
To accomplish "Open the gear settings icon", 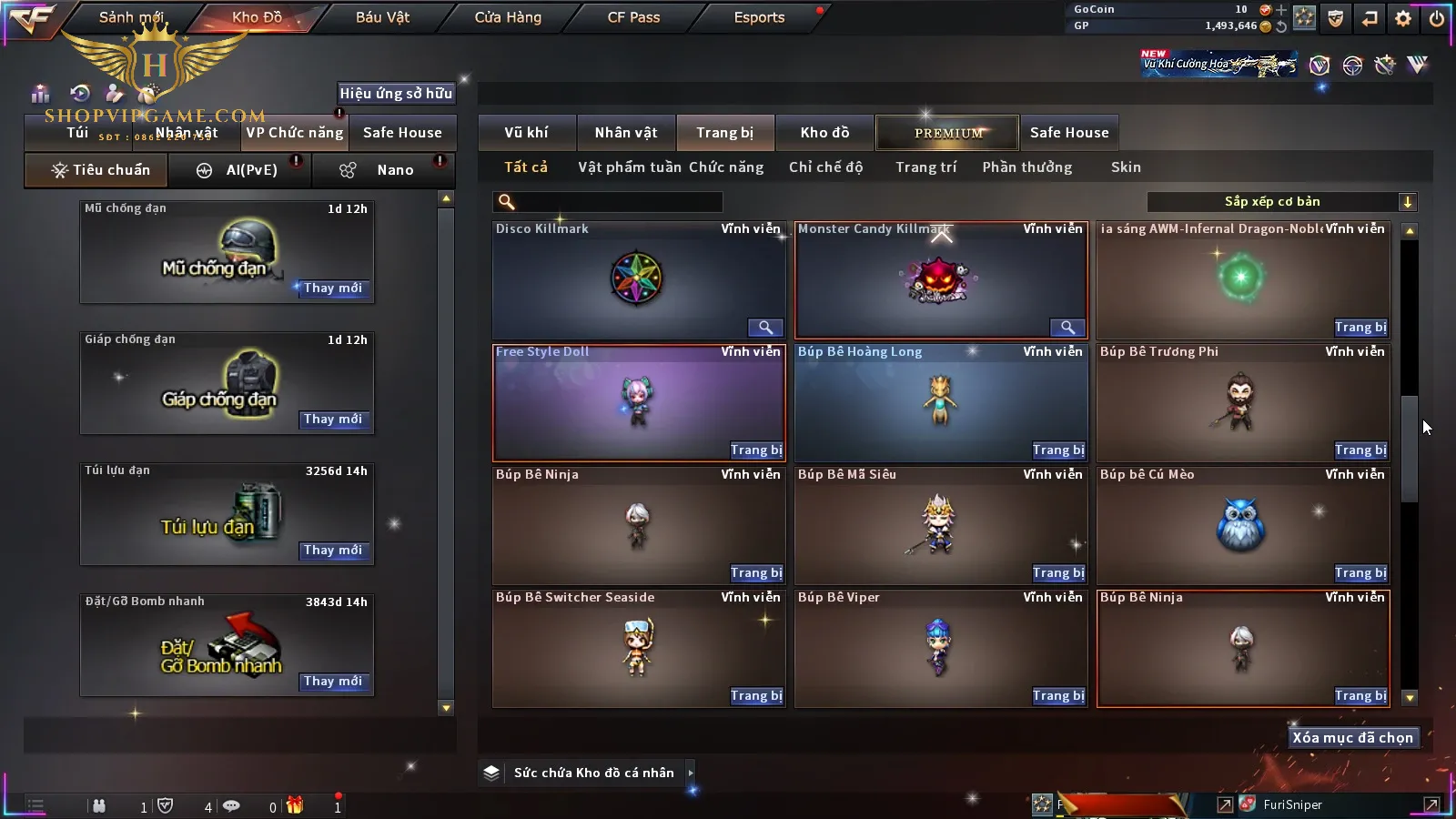I will 1403,18.
